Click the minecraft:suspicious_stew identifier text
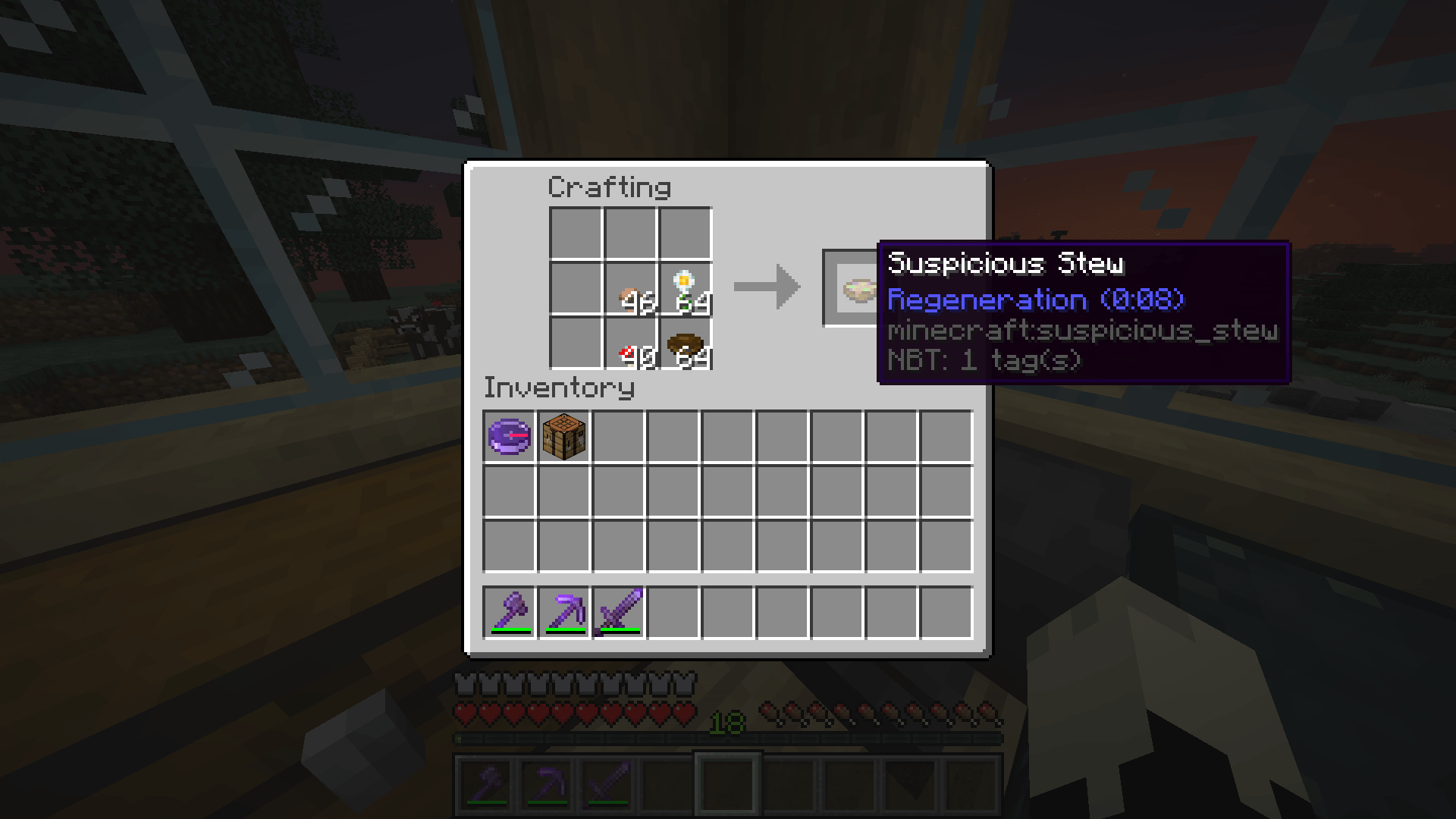 point(1083,330)
